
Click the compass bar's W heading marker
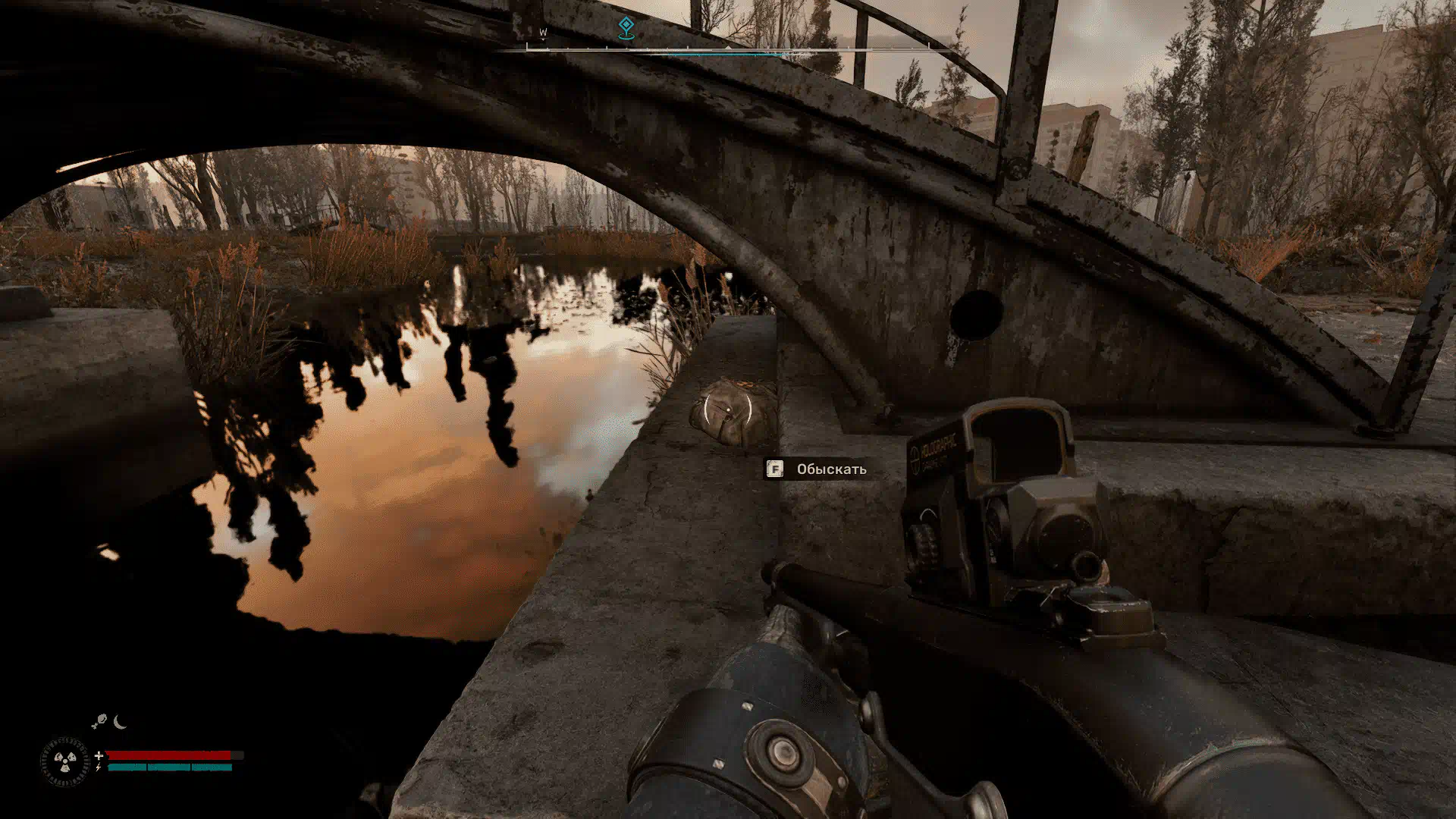click(543, 33)
